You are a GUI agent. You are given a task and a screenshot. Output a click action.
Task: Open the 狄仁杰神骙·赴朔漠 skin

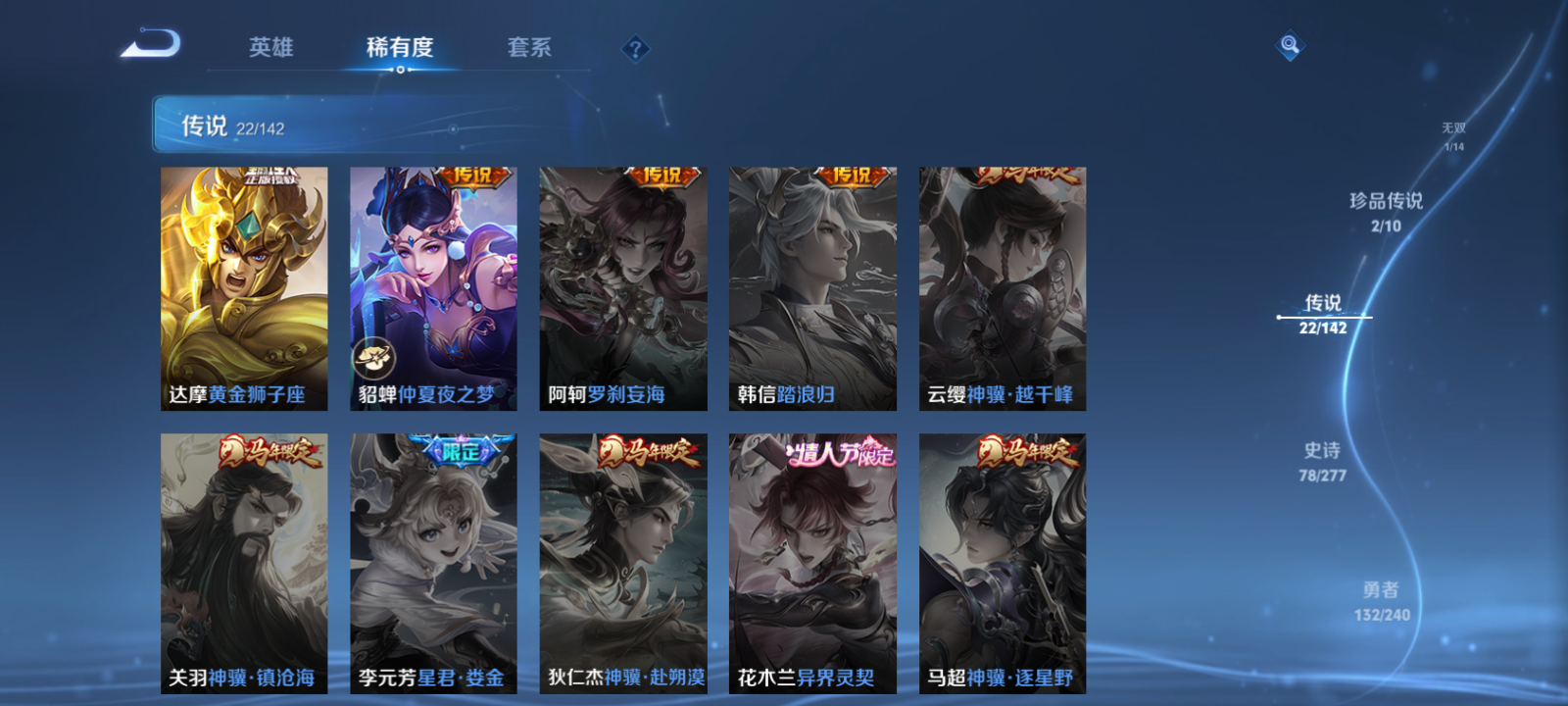point(623,559)
